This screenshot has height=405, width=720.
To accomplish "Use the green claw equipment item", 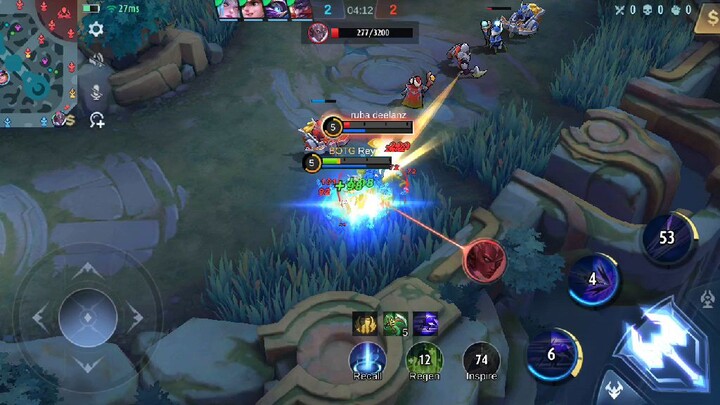I will [x=394, y=322].
